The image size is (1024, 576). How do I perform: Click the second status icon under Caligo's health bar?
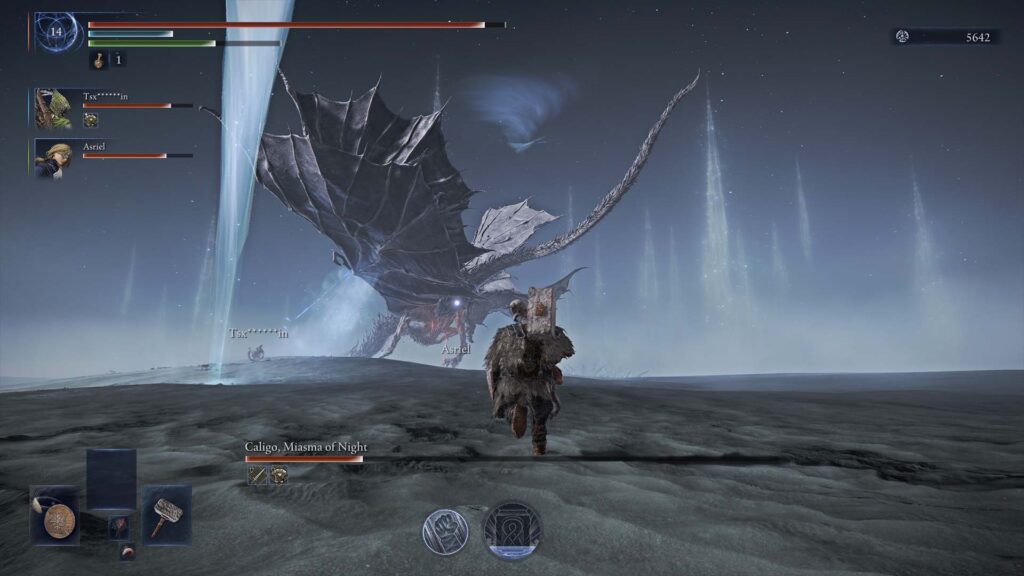[x=278, y=476]
